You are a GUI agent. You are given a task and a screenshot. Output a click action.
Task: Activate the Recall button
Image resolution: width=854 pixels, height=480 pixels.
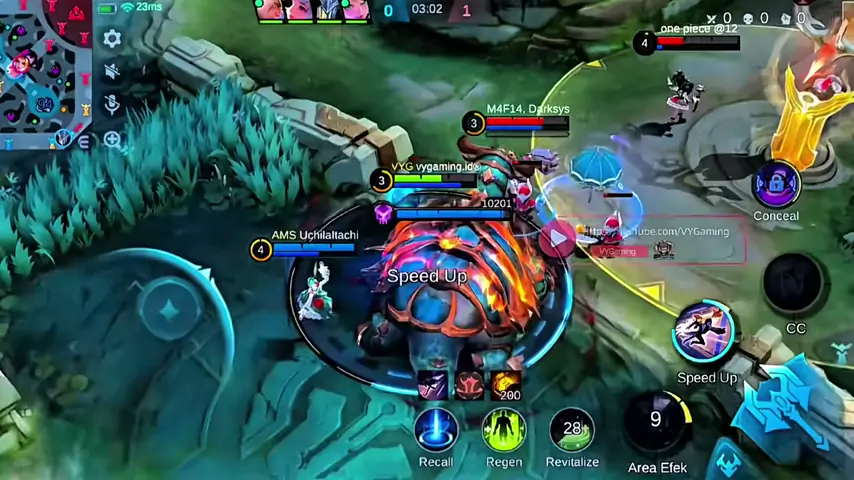[436, 430]
